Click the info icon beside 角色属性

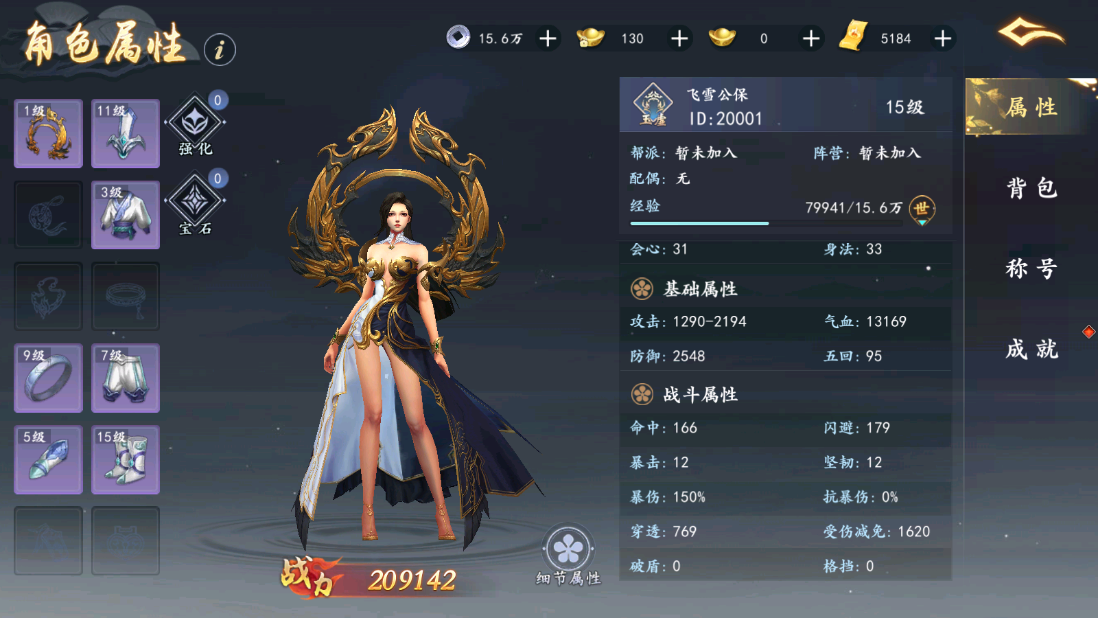220,48
